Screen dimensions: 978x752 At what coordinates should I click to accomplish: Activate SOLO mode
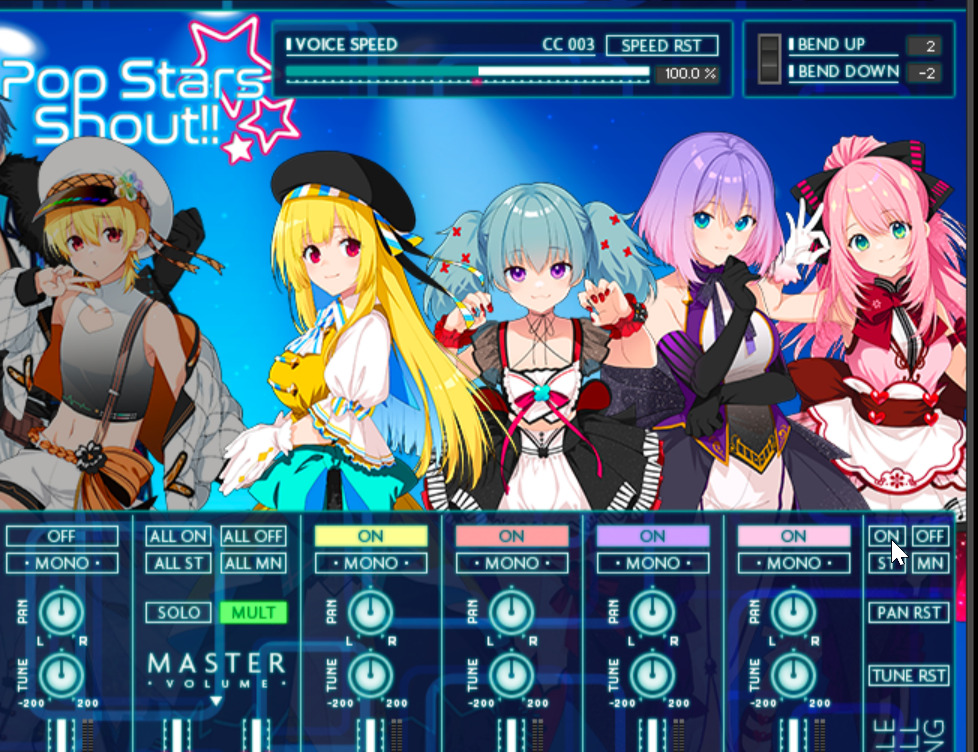click(x=178, y=612)
